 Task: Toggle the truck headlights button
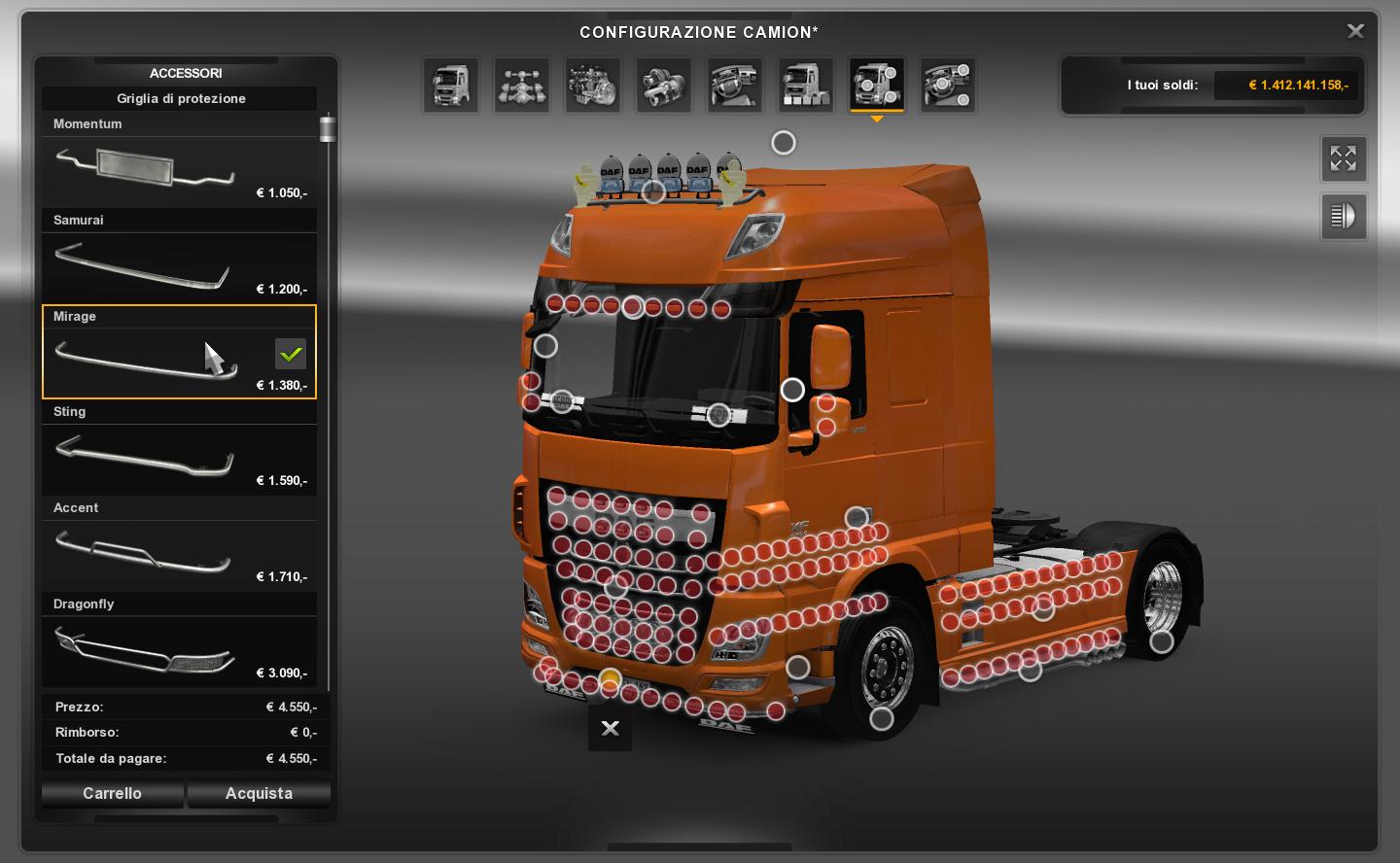(1343, 217)
